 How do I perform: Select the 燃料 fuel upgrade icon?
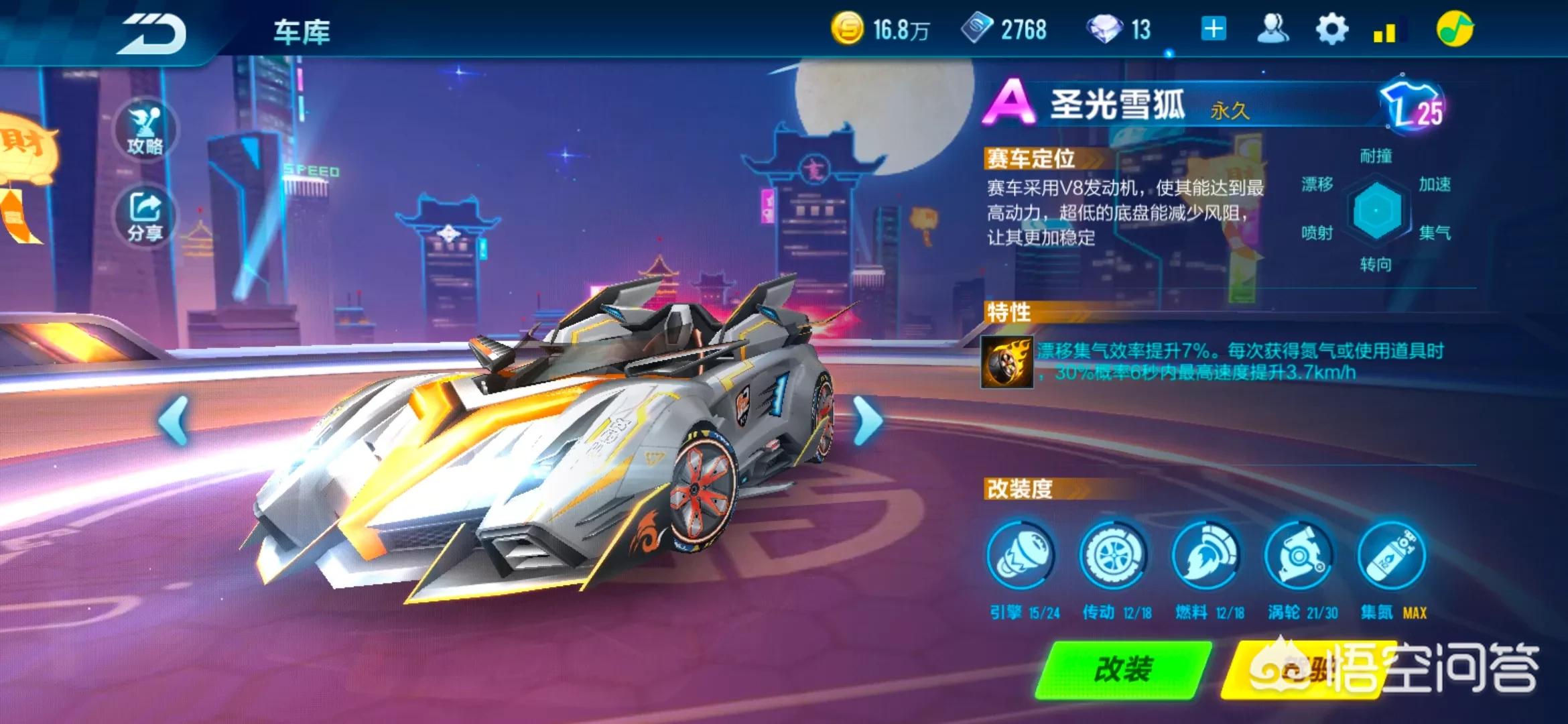[x=1205, y=556]
